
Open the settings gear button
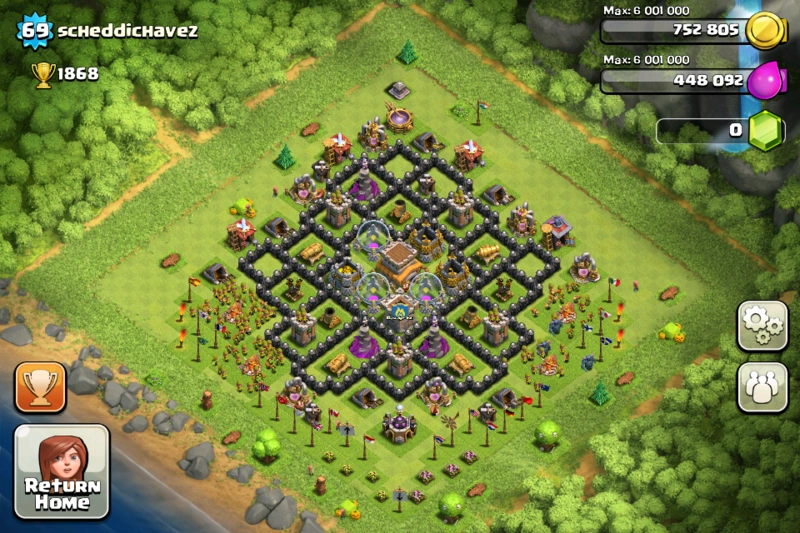(x=762, y=326)
